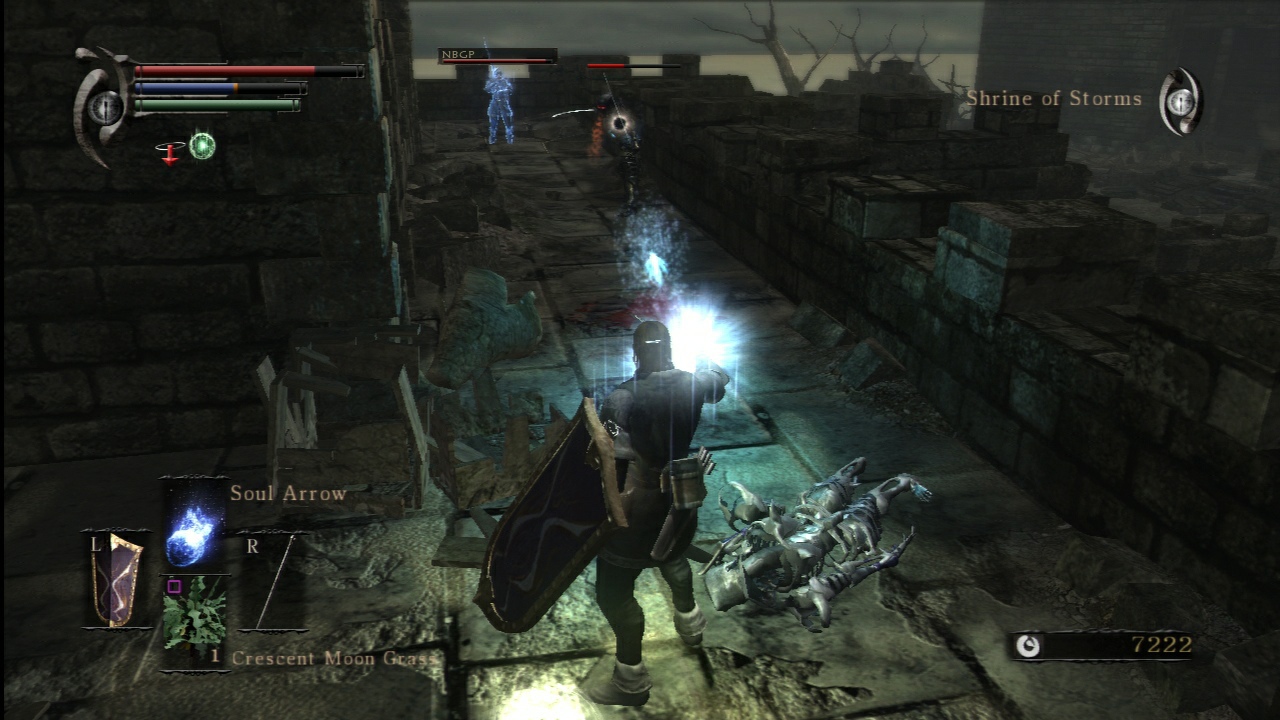Click the Soul Arrow text label
The height and width of the screenshot is (720, 1280).
288,493
